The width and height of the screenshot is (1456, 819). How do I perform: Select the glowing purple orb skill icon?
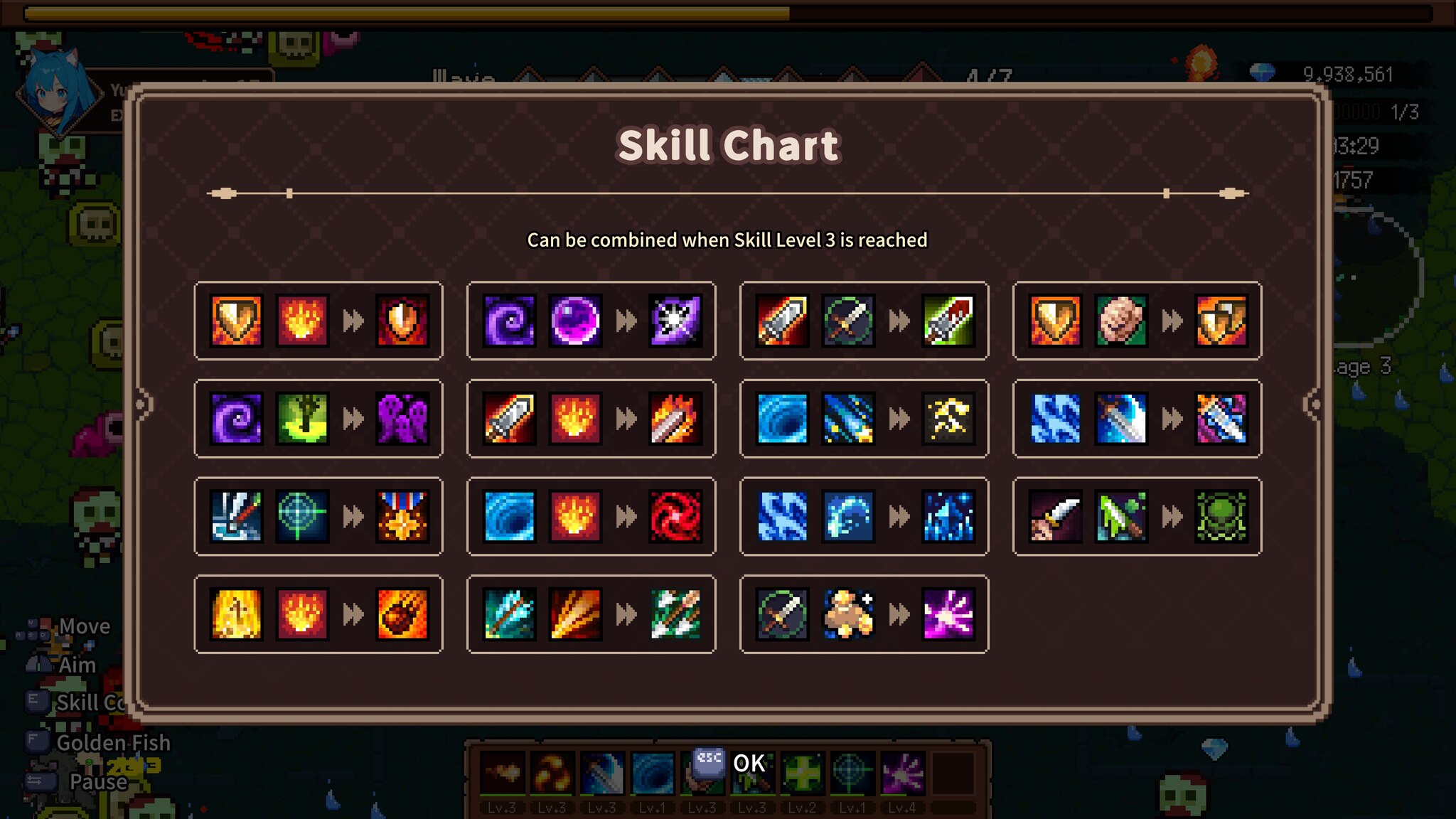[575, 321]
